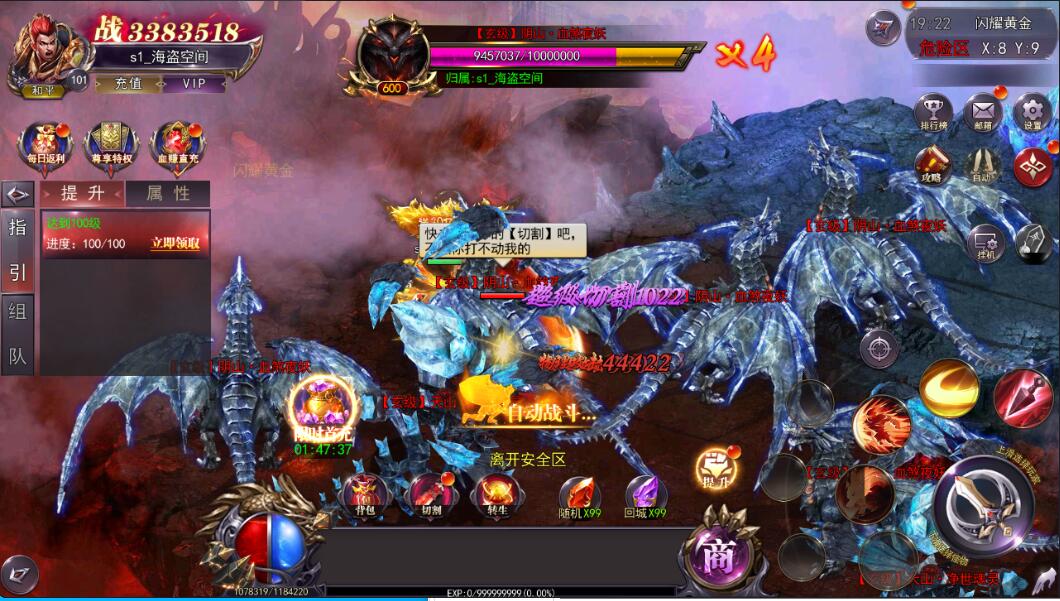The width and height of the screenshot is (1060, 601).
Task: Open the 切割 cutting menu icon
Action: tap(431, 495)
